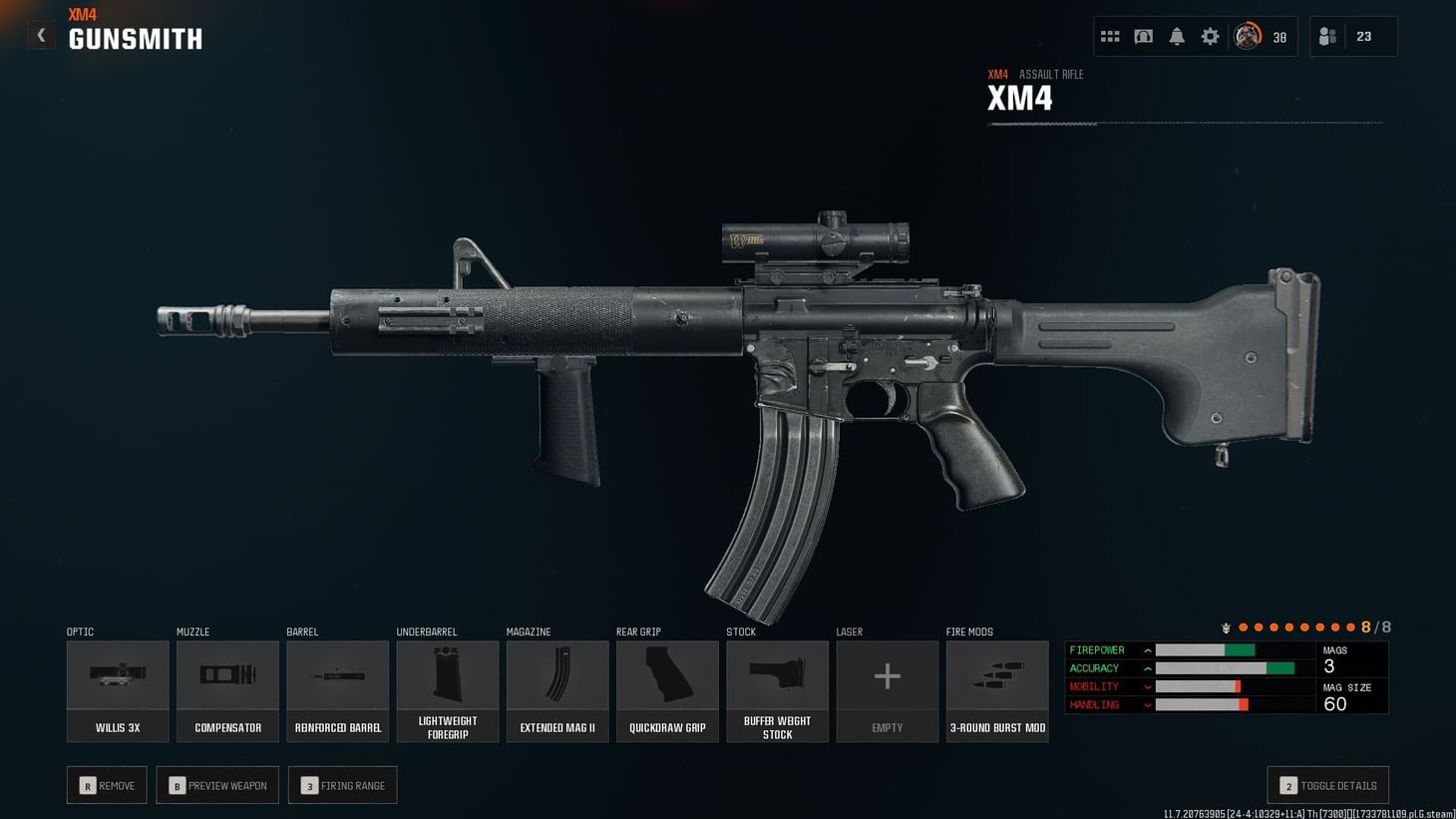Enter the Firing Range
1456x819 pixels.
(342, 785)
